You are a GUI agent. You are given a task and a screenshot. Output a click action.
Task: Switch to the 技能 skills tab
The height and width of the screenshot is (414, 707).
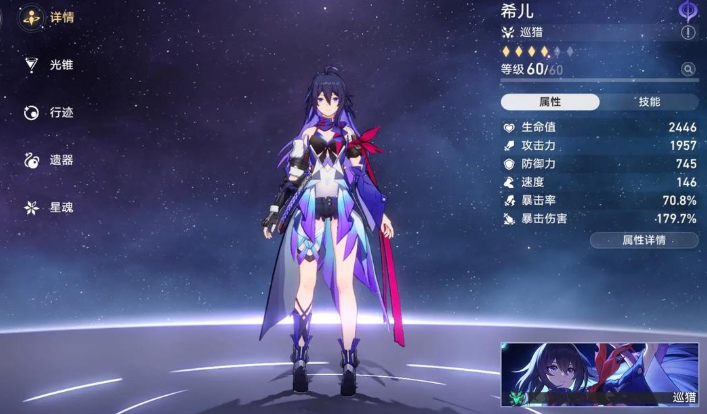649,102
